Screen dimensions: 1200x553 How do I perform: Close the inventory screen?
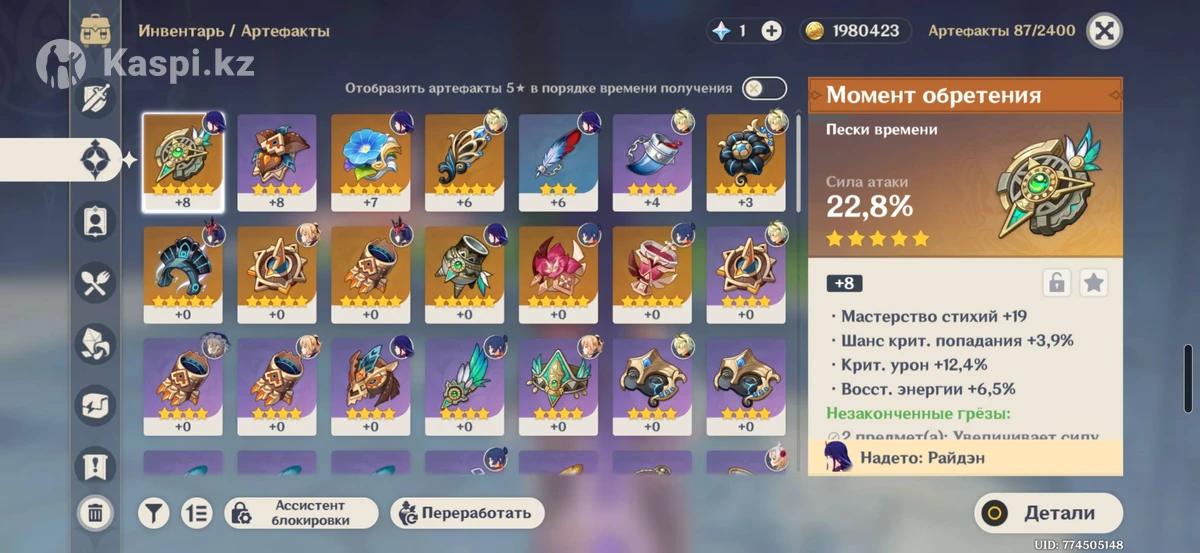pyautogui.click(x=1104, y=31)
